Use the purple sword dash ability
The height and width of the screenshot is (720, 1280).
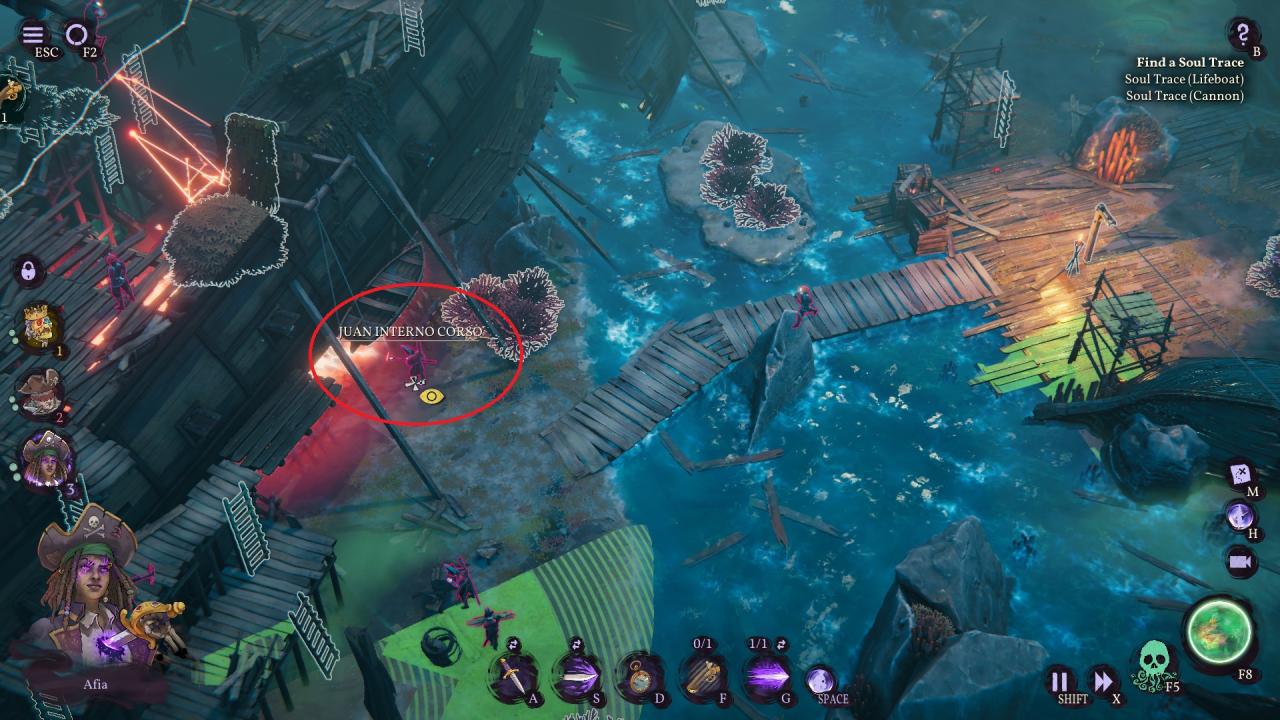coord(576,677)
